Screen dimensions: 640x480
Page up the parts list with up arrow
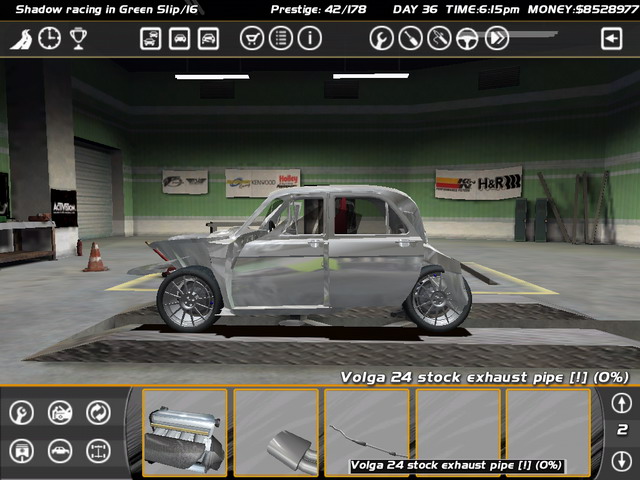[621, 404]
